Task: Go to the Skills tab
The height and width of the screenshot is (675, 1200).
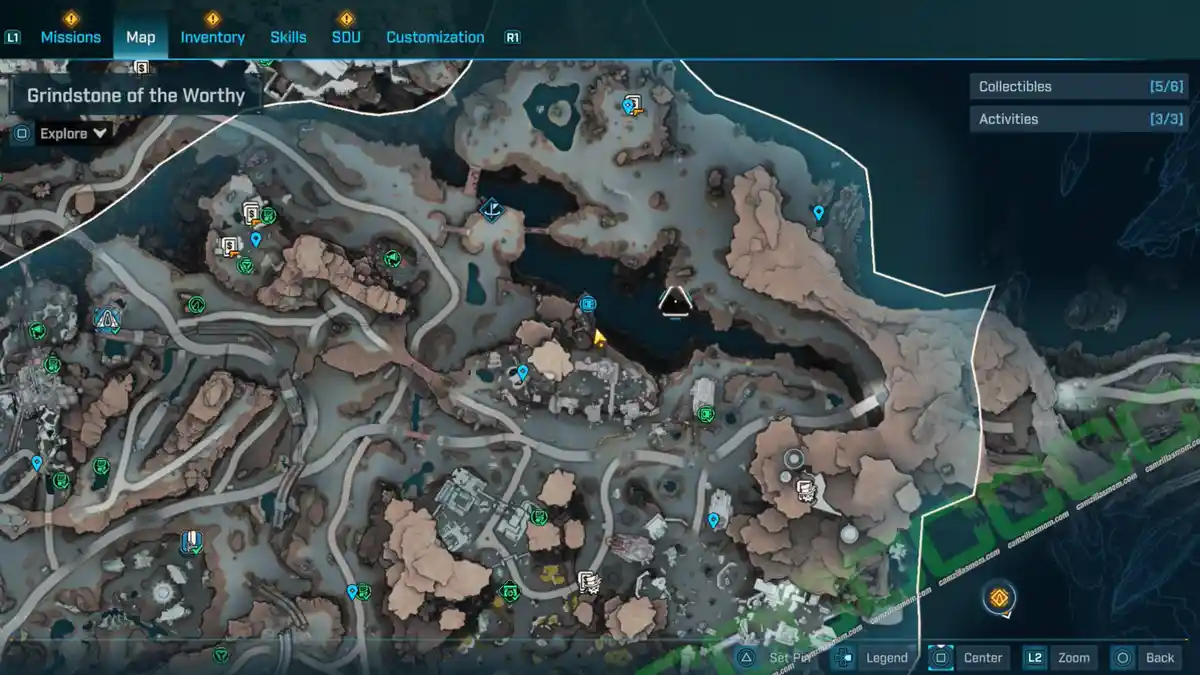Action: tap(288, 37)
